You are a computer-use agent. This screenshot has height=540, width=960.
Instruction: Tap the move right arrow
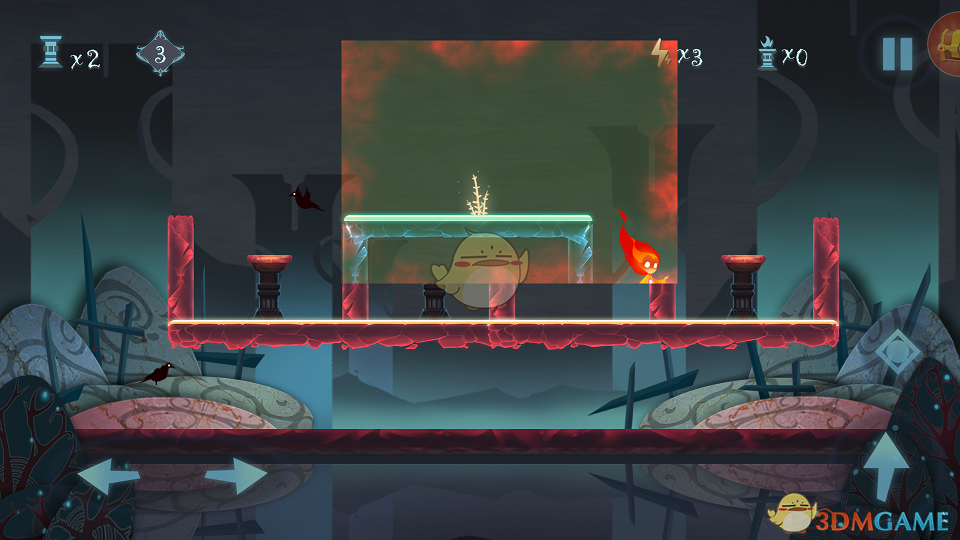pyautogui.click(x=236, y=475)
